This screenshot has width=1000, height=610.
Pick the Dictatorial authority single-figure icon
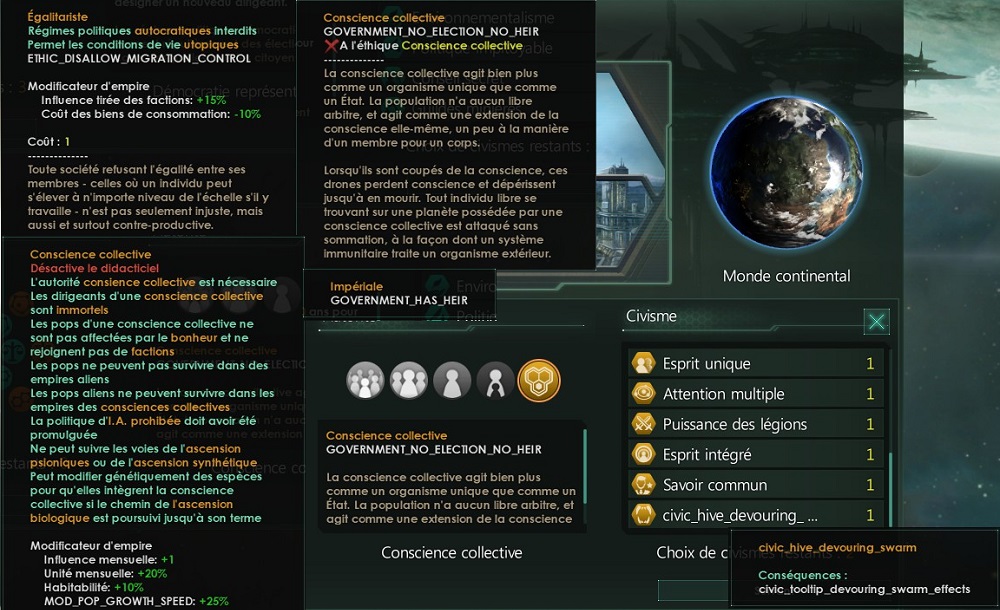pos(452,381)
